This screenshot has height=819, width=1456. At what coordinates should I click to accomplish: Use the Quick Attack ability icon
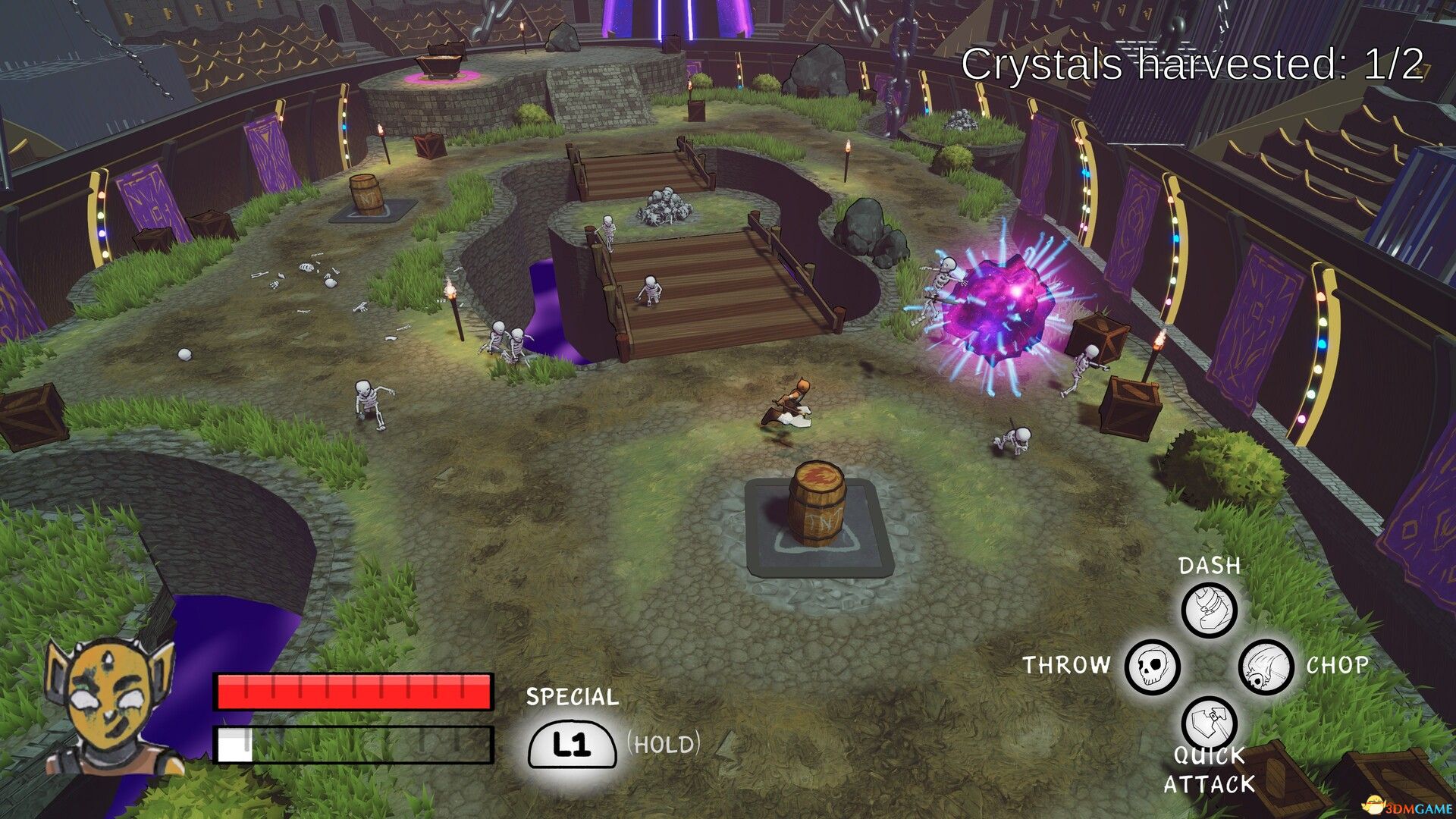pyautogui.click(x=1209, y=723)
